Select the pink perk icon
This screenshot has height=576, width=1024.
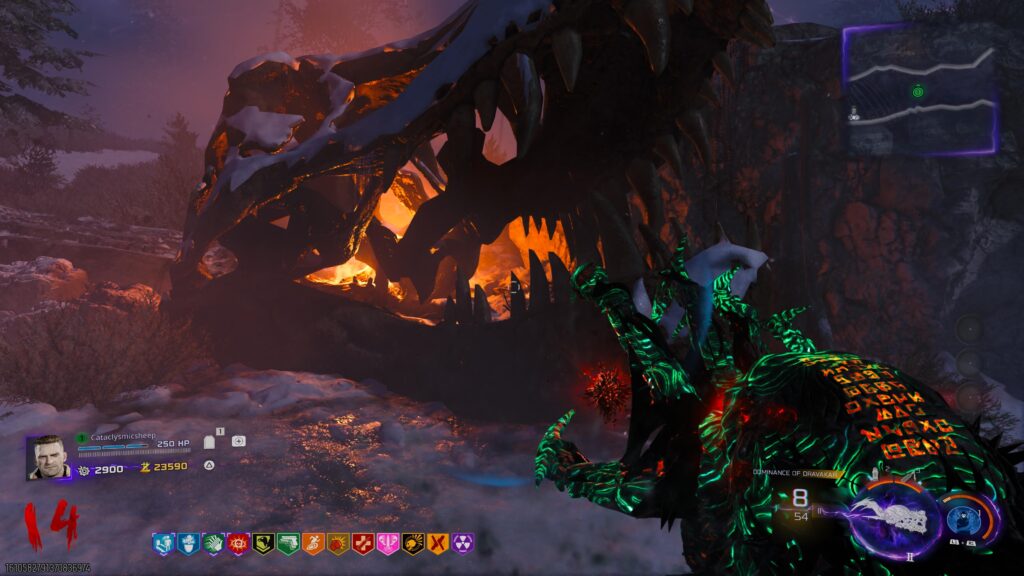(387, 543)
